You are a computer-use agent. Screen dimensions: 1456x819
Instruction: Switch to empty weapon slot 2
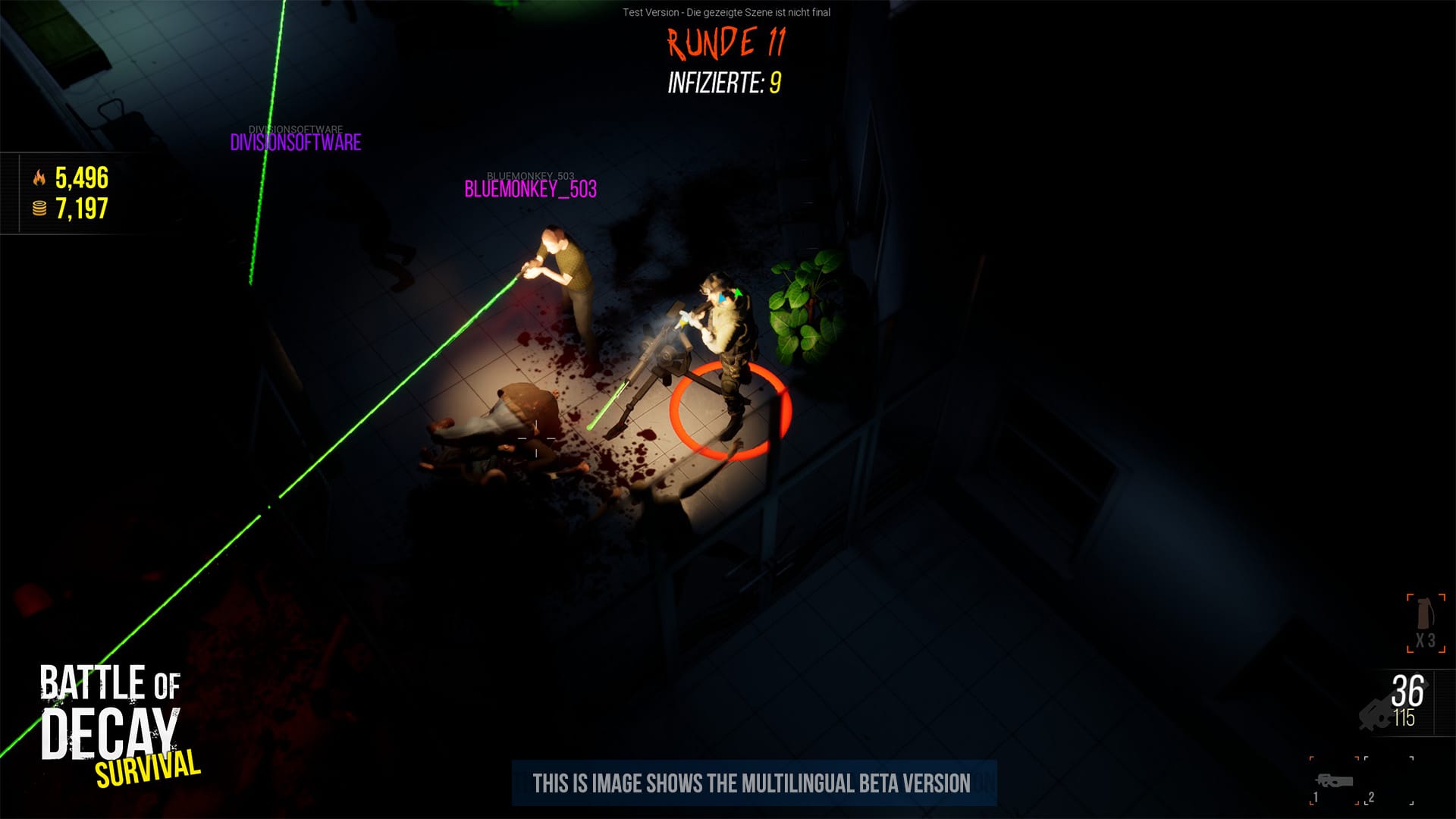point(1389,780)
